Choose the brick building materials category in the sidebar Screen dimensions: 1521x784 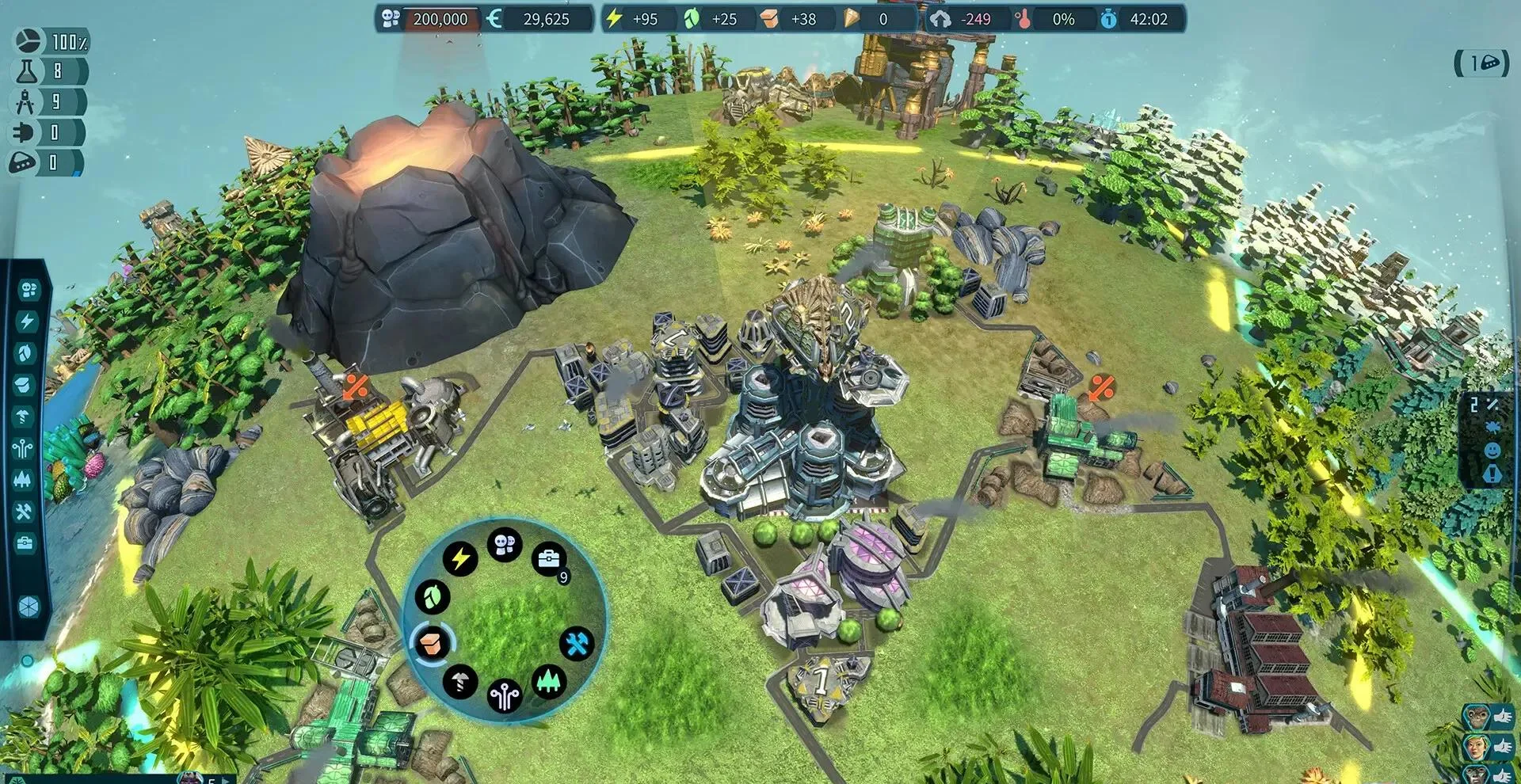(25, 386)
